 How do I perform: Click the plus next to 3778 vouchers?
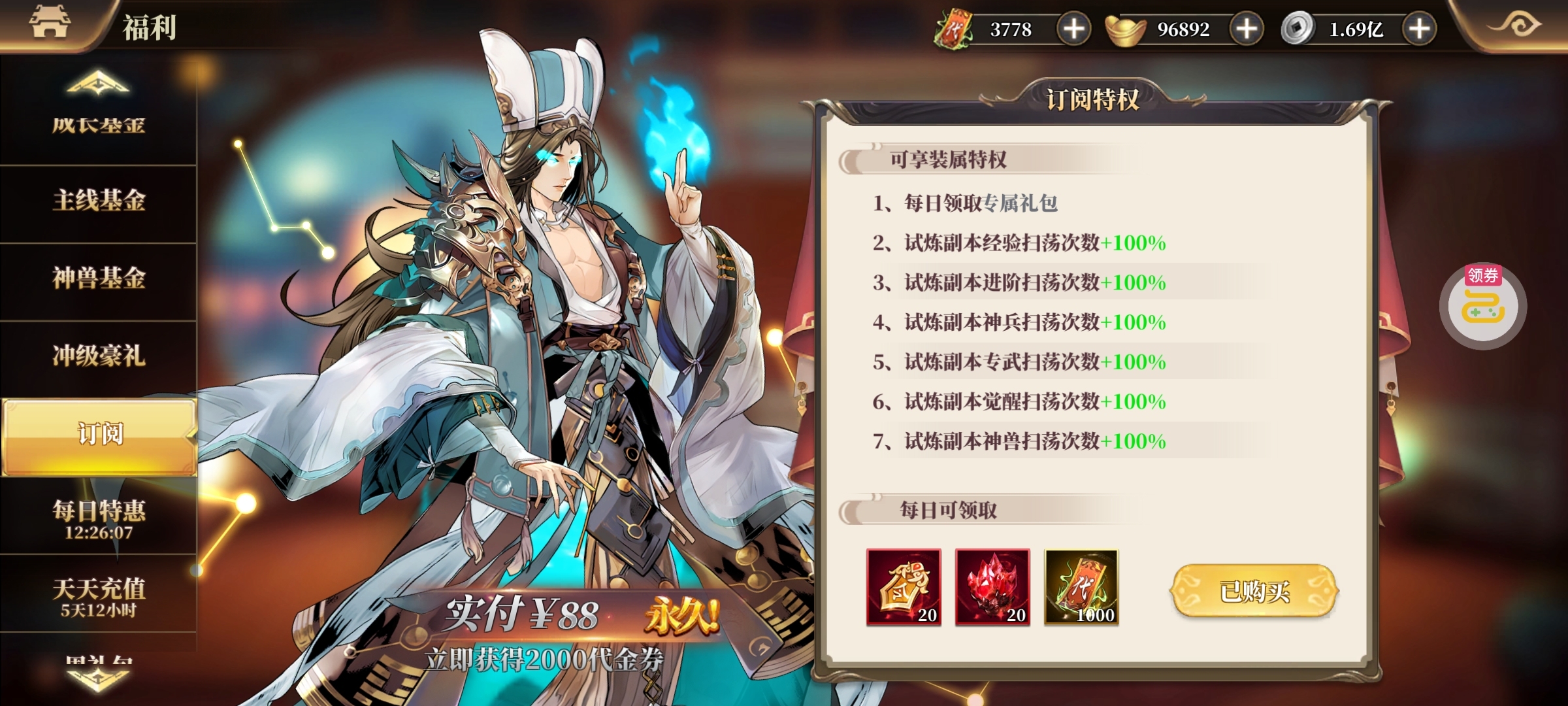coord(1075,27)
